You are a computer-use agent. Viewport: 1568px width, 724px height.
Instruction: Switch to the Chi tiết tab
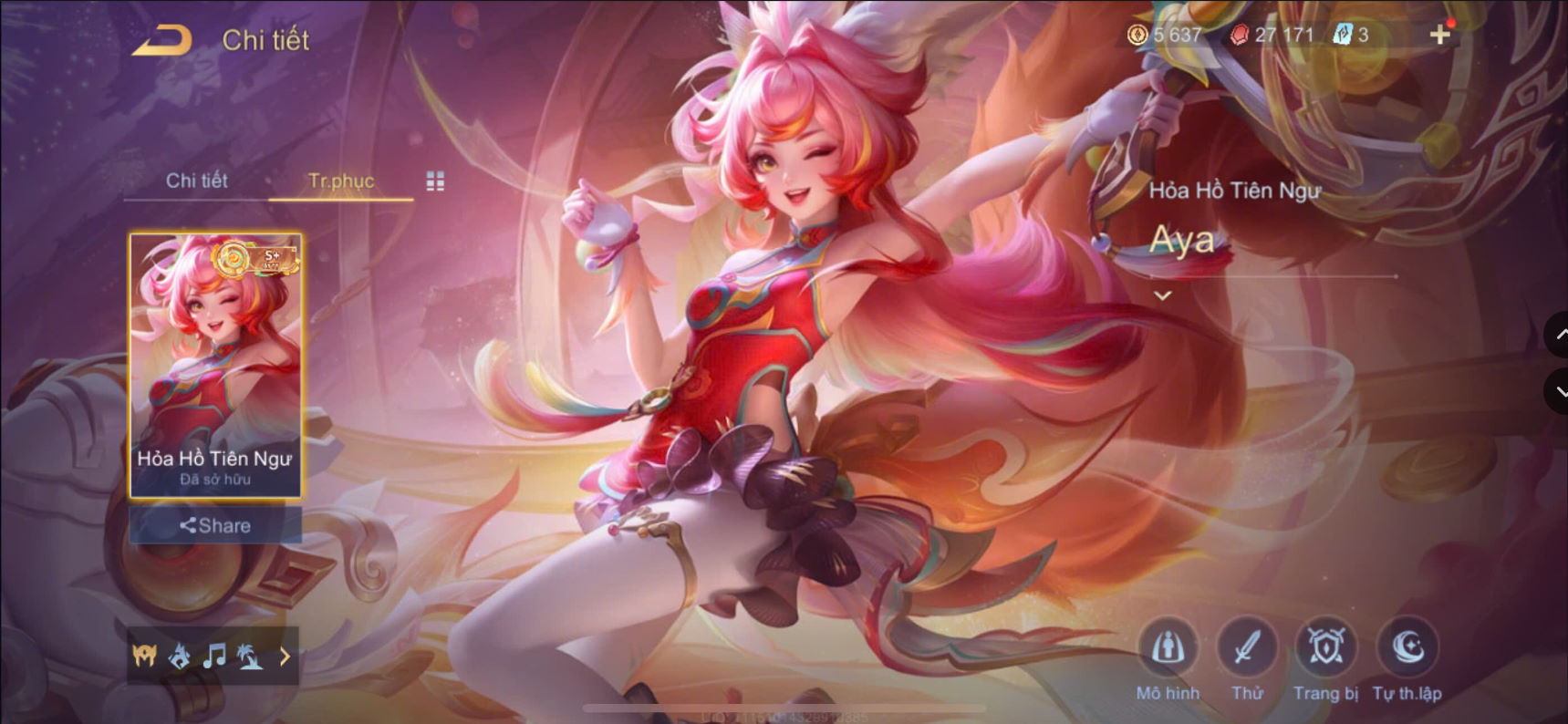[197, 181]
